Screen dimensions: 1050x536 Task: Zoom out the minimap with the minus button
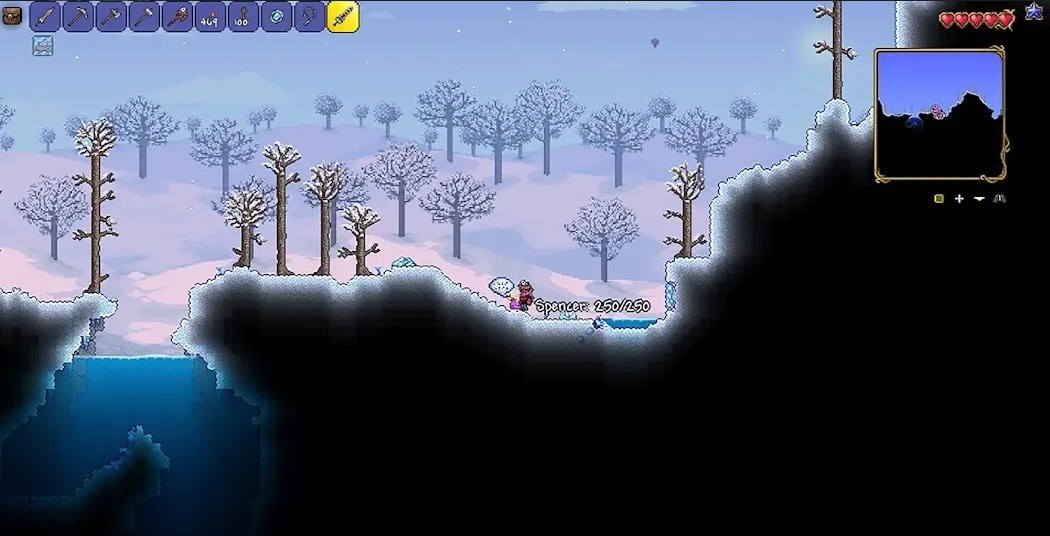point(979,199)
